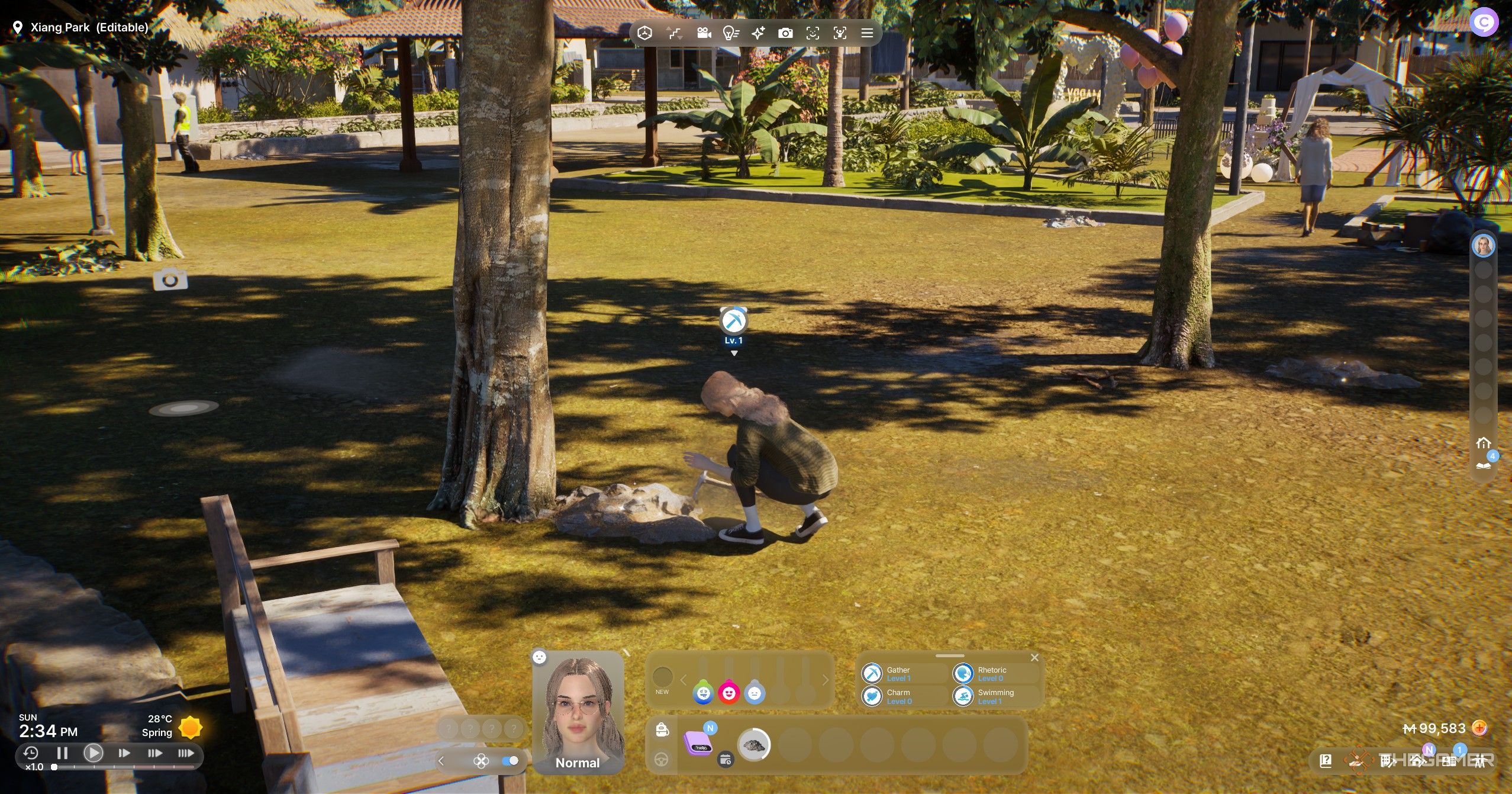Activate the face capture icon
Image resolution: width=1512 pixels, height=794 pixels.
coord(840,33)
